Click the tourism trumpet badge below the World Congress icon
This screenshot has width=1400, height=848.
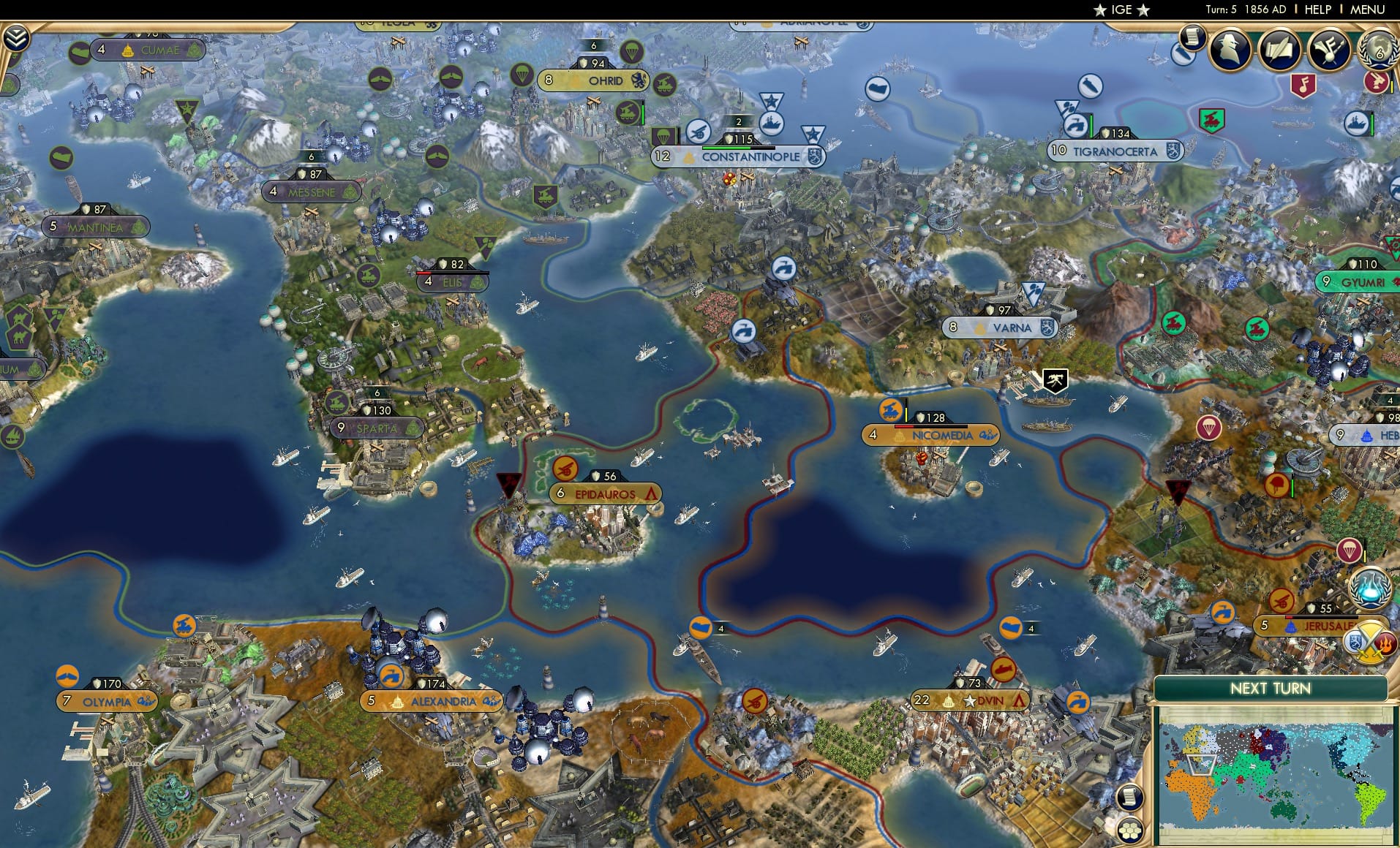(1381, 83)
